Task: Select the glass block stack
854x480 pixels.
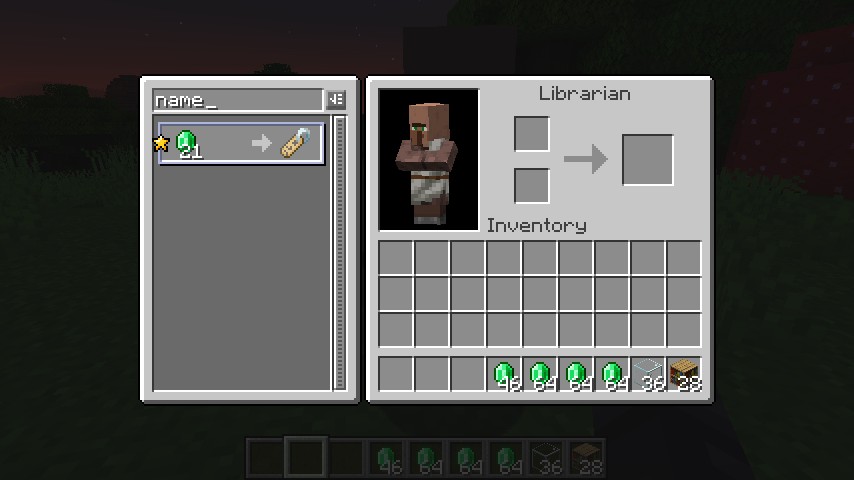Action: tap(648, 374)
